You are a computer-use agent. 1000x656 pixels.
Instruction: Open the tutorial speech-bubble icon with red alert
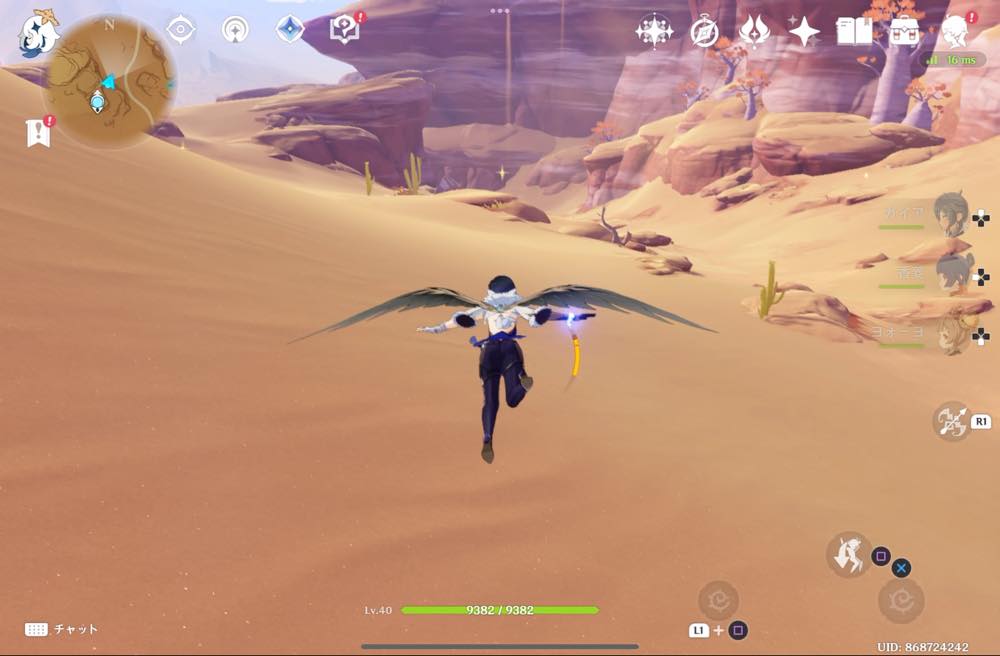coord(344,30)
